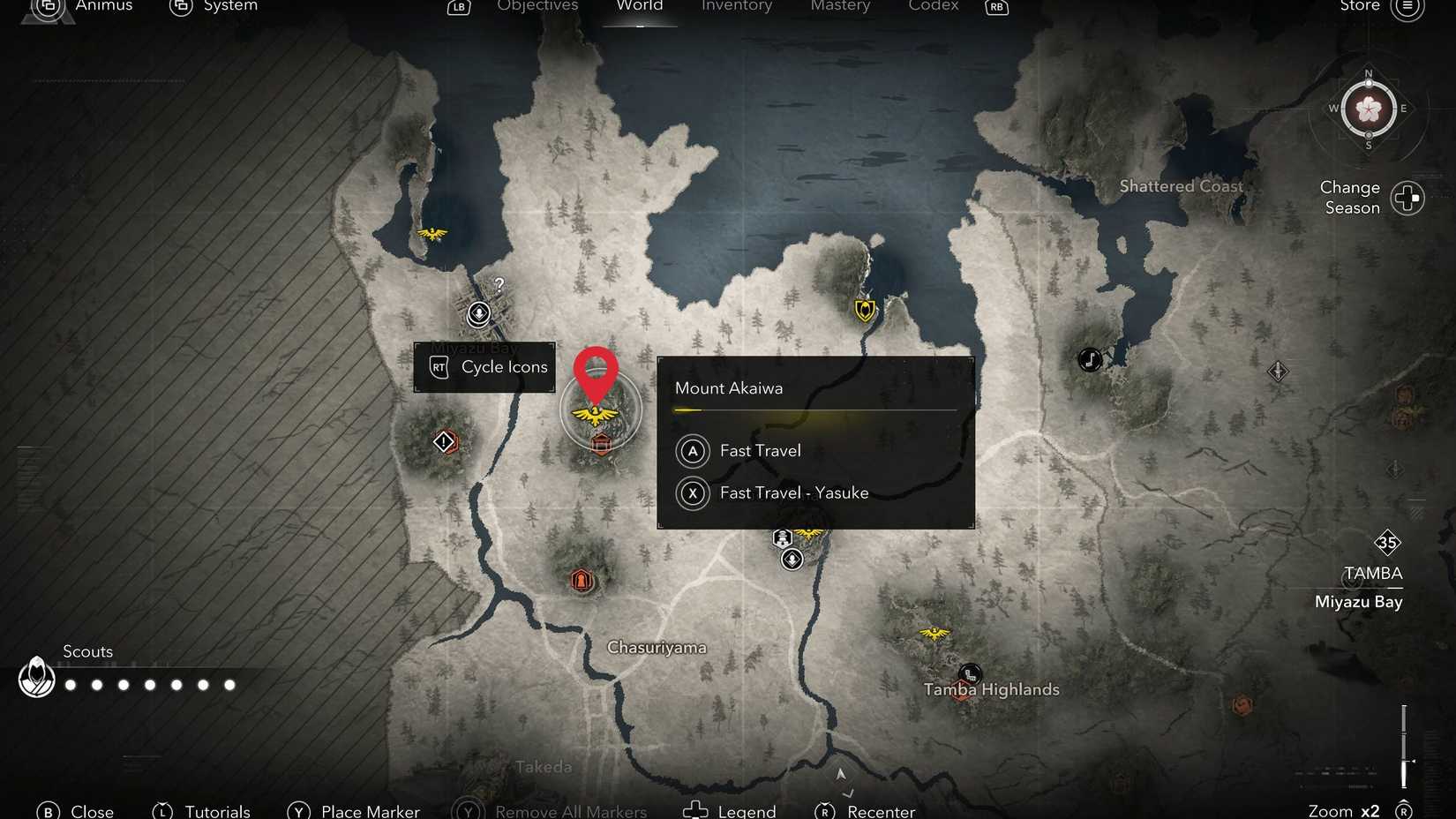The height and width of the screenshot is (819, 1456).
Task: Select the microphone marker near Miyazu Bay
Action: (x=477, y=313)
